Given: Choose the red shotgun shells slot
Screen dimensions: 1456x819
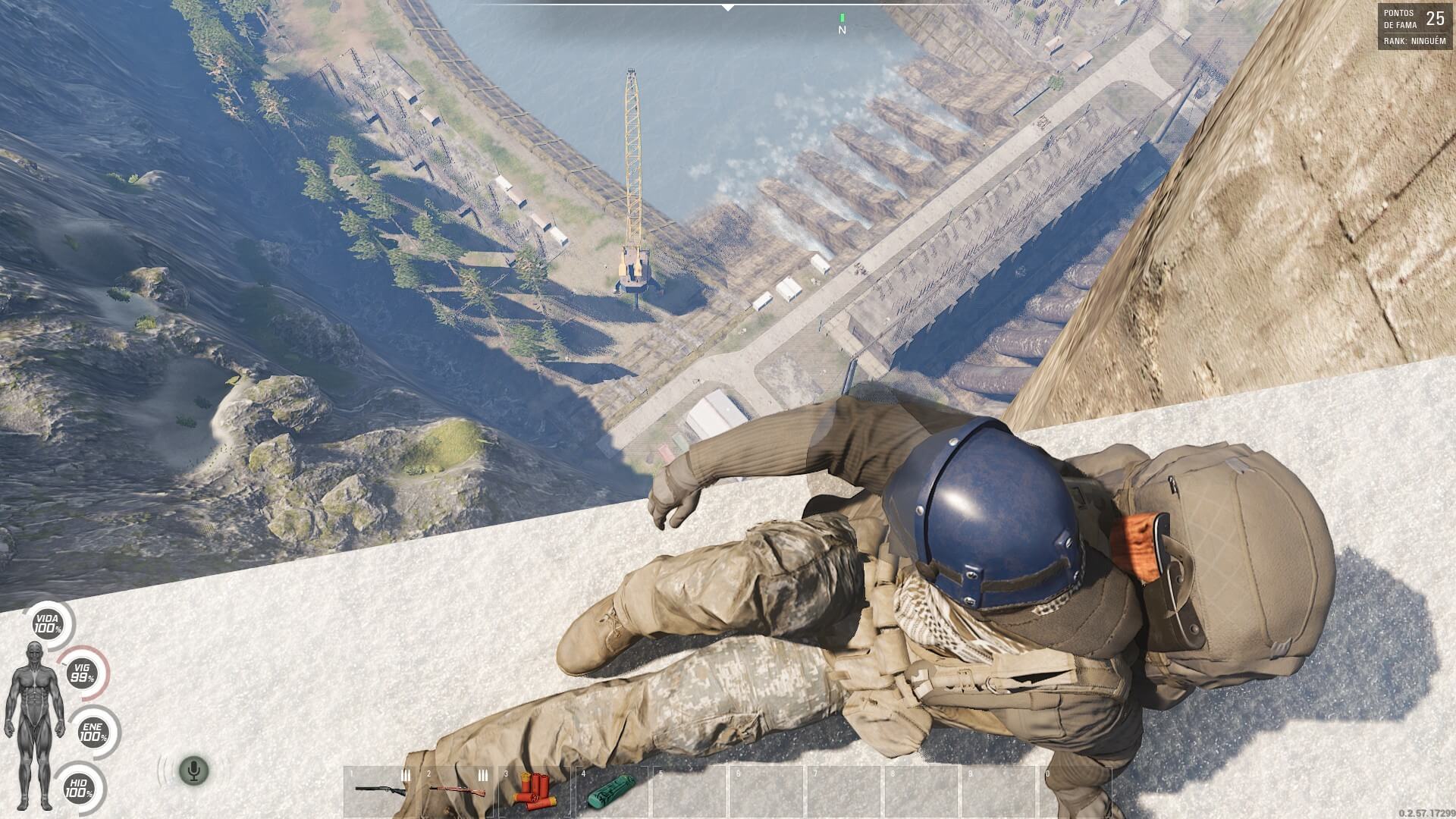Looking at the screenshot, I should (x=534, y=792).
